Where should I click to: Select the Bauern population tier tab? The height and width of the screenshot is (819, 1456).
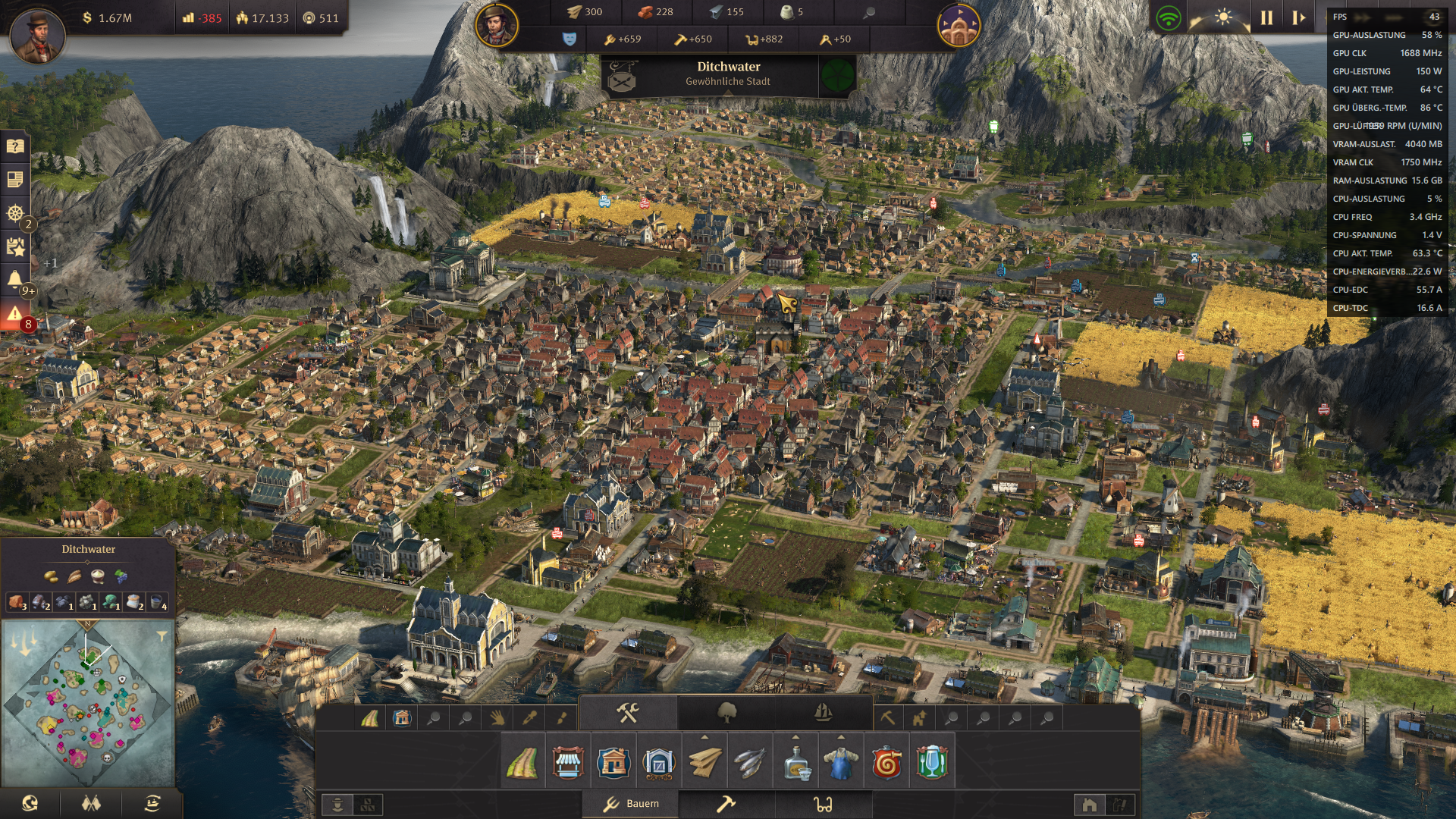coord(631,804)
